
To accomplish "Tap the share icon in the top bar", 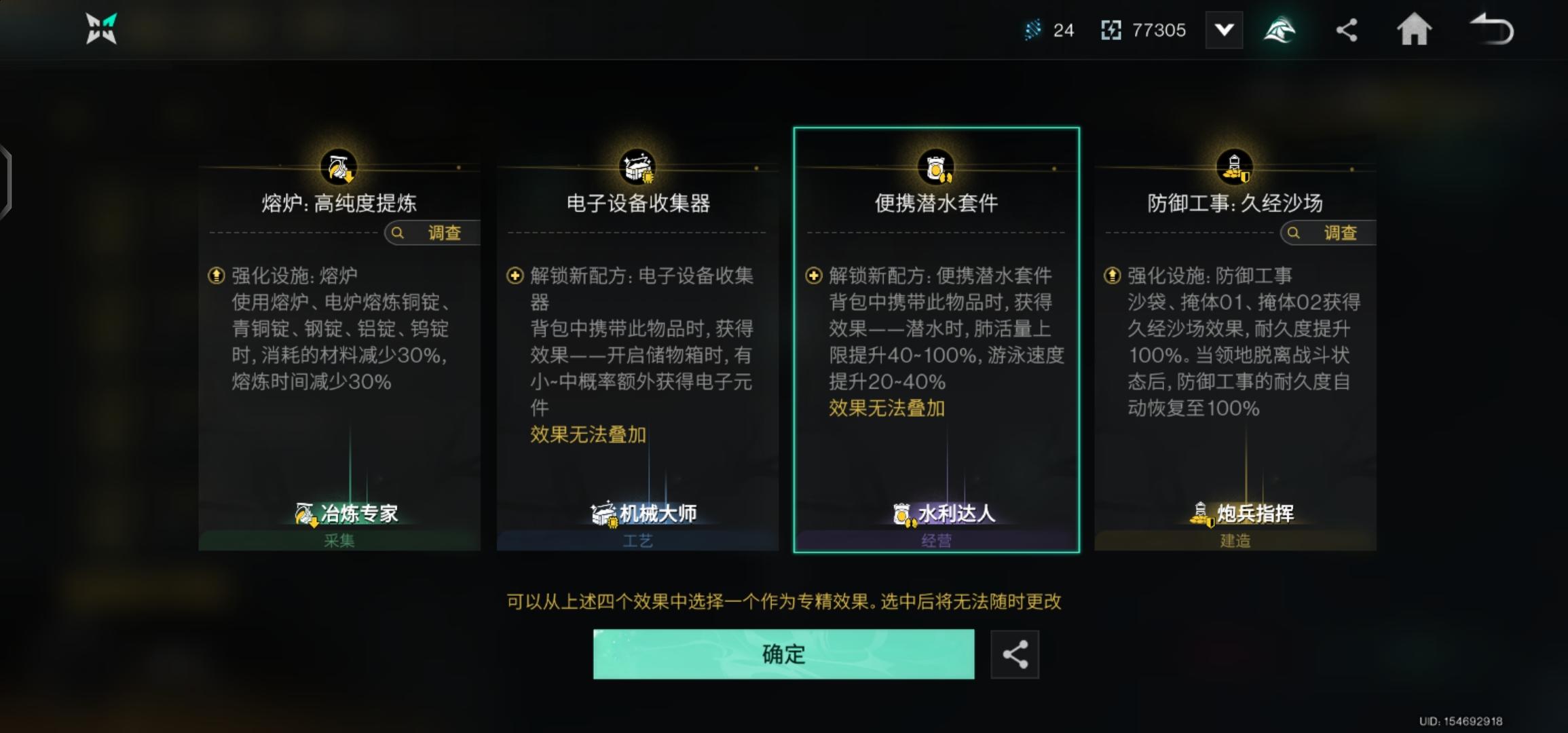I will (x=1347, y=30).
